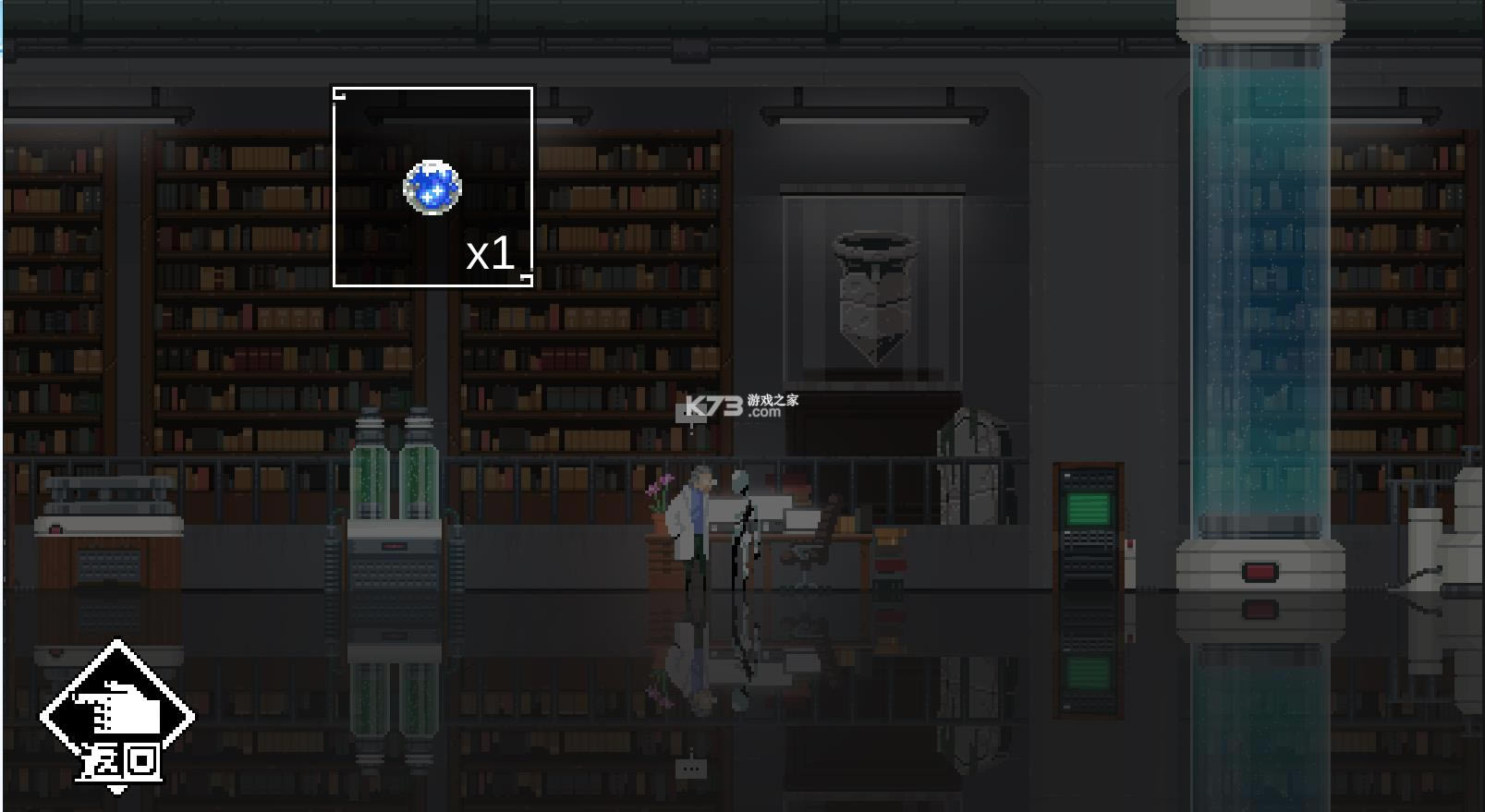
Task: Click the down arrow under the return button
Action: (117, 791)
